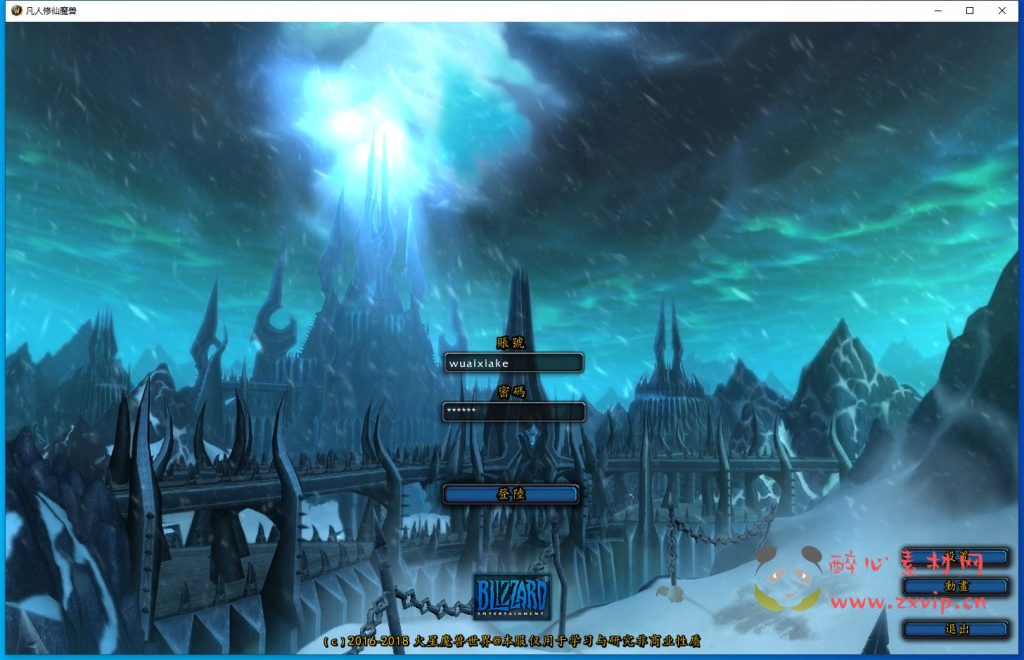Image resolution: width=1024 pixels, height=660 pixels.
Task: Focus the 密碼 password field
Action: (x=513, y=411)
